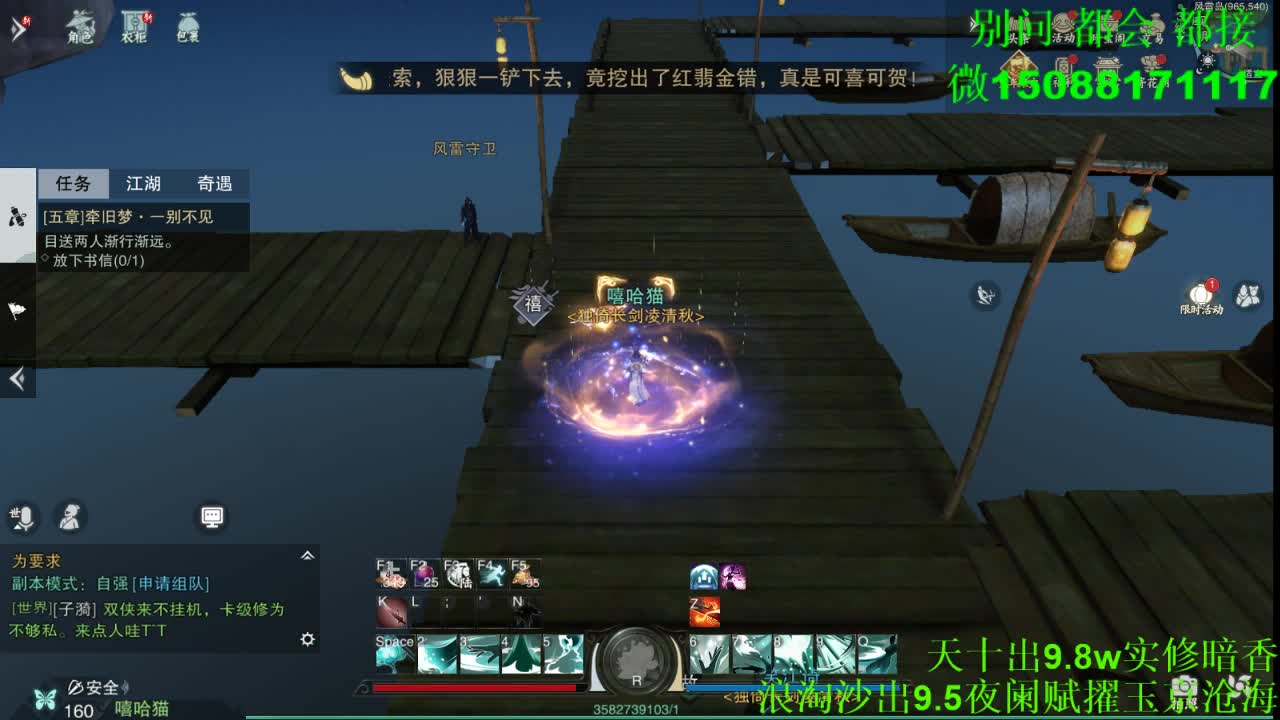Collapse the chat panel with the chevron
1280x720 pixels.
(x=308, y=555)
